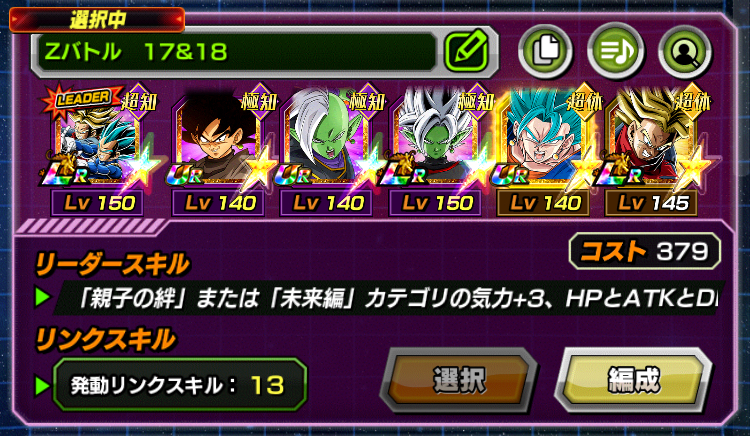Show the active link skills count panel
This screenshot has width=750, height=436.
pyautogui.click(x=179, y=385)
